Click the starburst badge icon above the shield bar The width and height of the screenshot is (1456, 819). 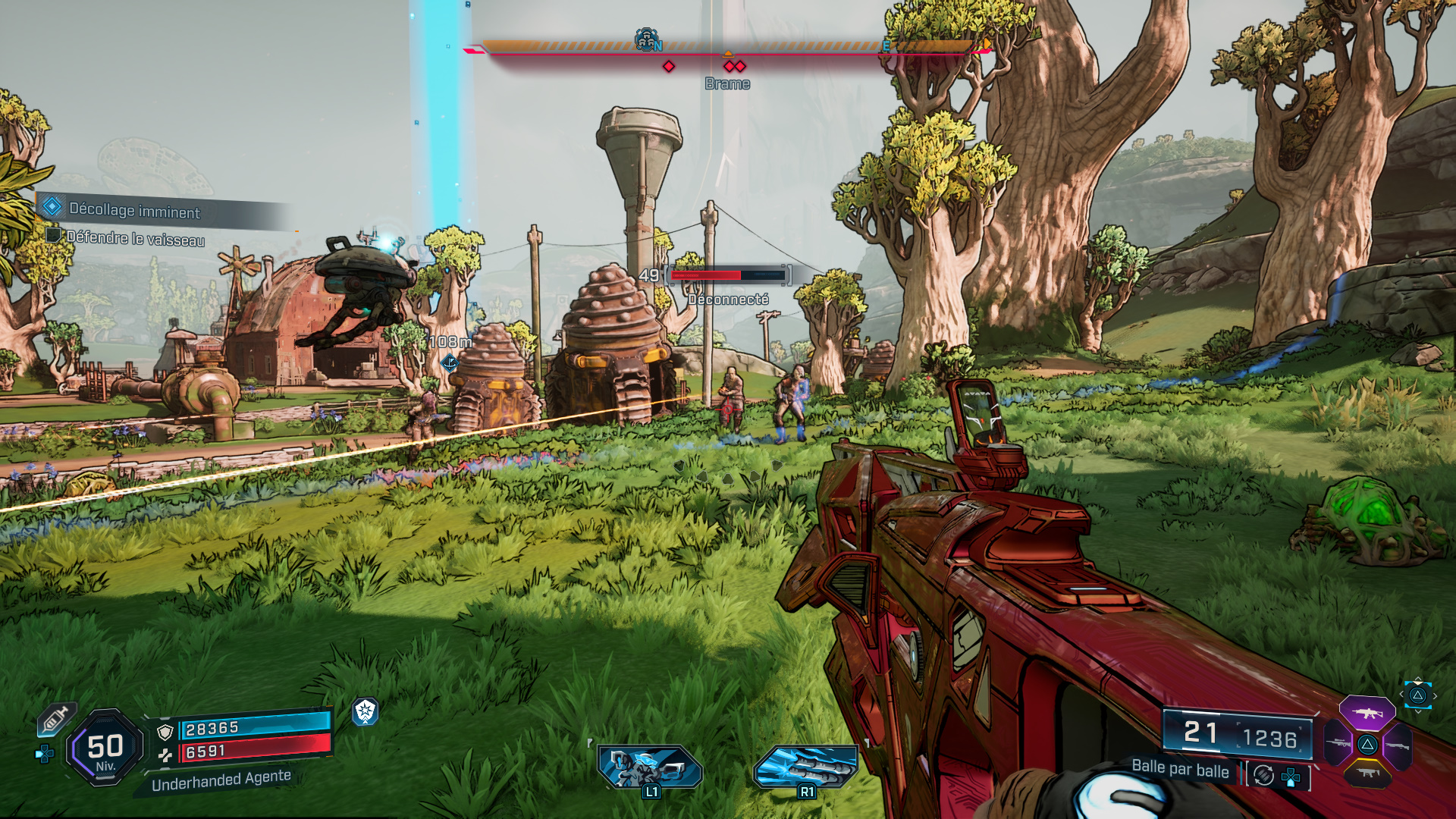[365, 713]
